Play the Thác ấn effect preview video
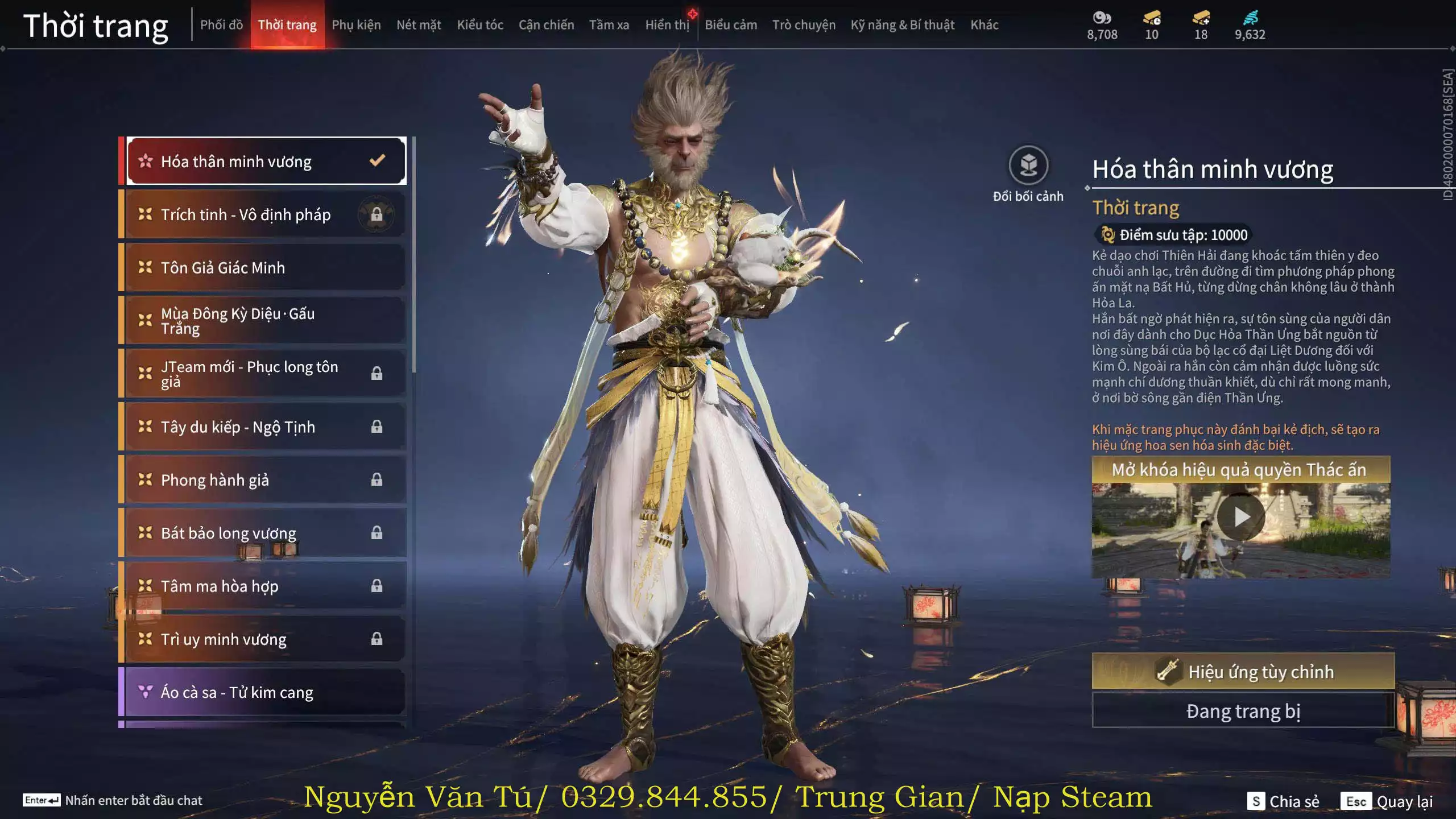 point(1241,517)
